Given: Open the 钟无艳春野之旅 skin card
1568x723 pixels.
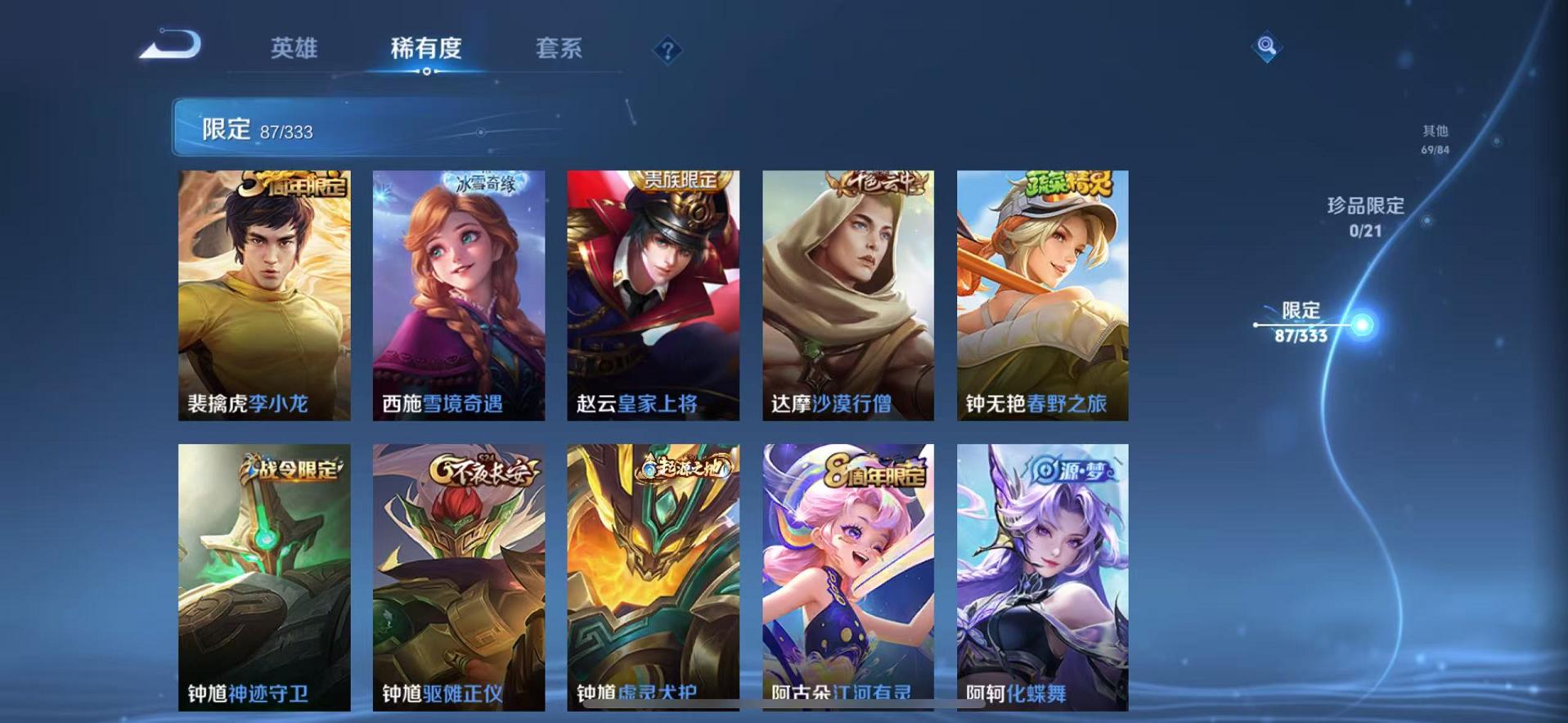Looking at the screenshot, I should tap(1043, 294).
